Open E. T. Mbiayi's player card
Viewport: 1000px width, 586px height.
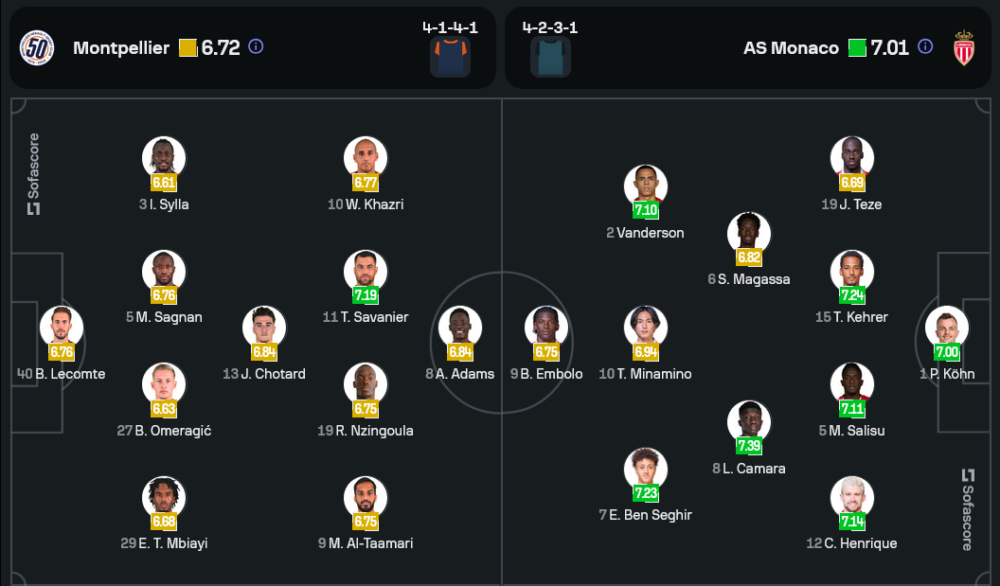point(166,500)
